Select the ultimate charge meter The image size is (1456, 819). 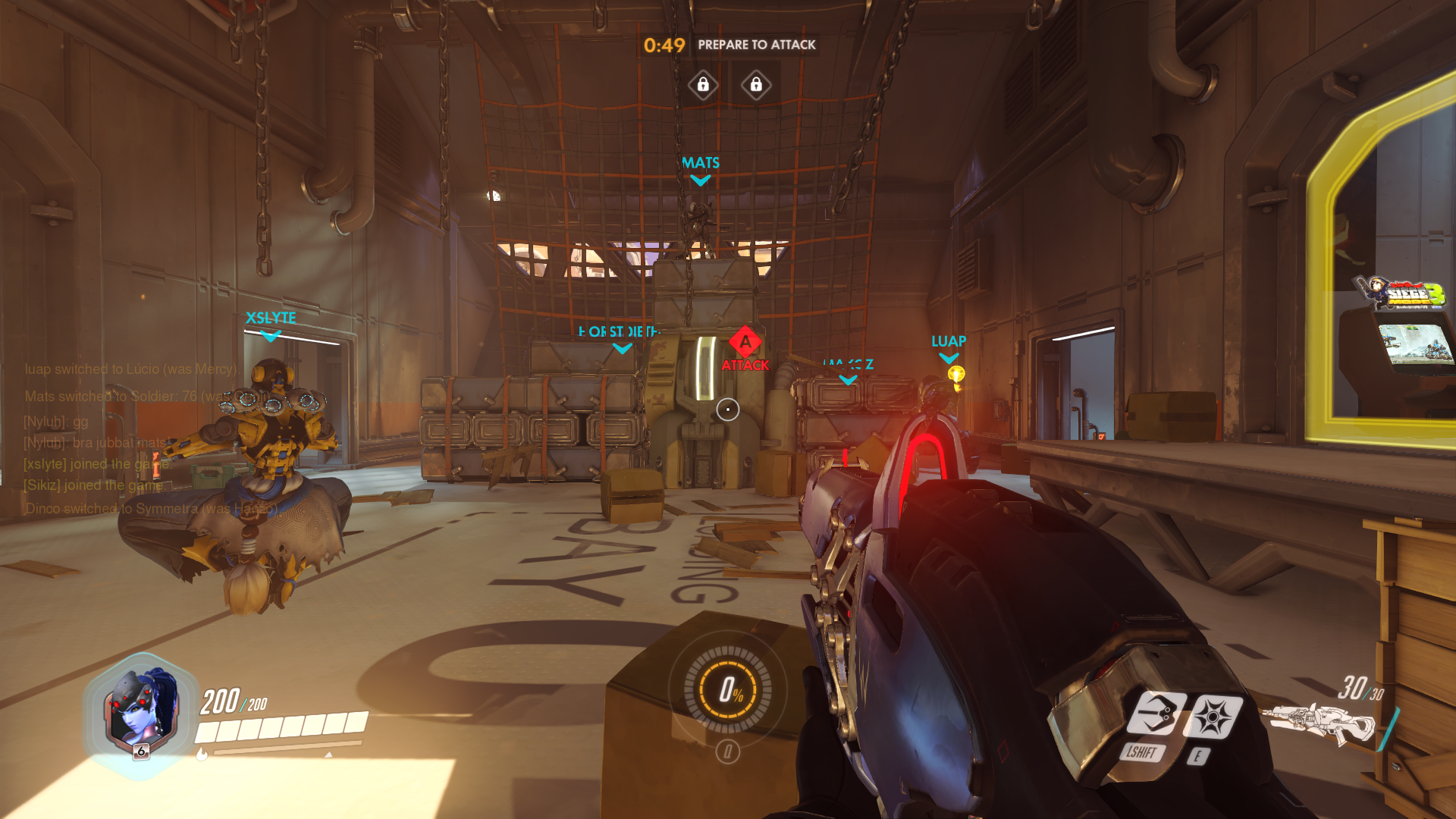pyautogui.click(x=728, y=689)
